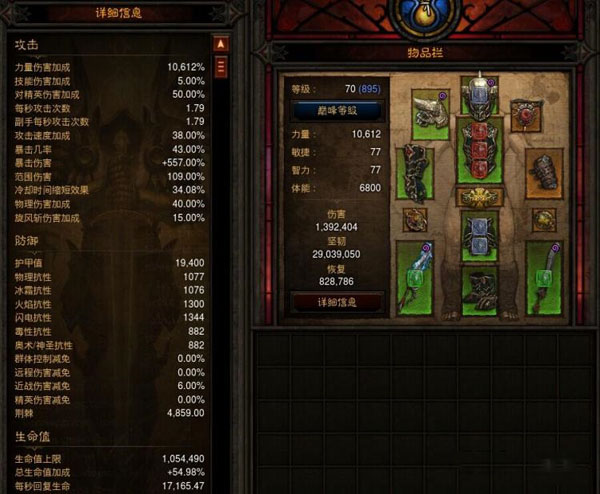
Task: Select the left ring slot
Action: tap(415, 219)
